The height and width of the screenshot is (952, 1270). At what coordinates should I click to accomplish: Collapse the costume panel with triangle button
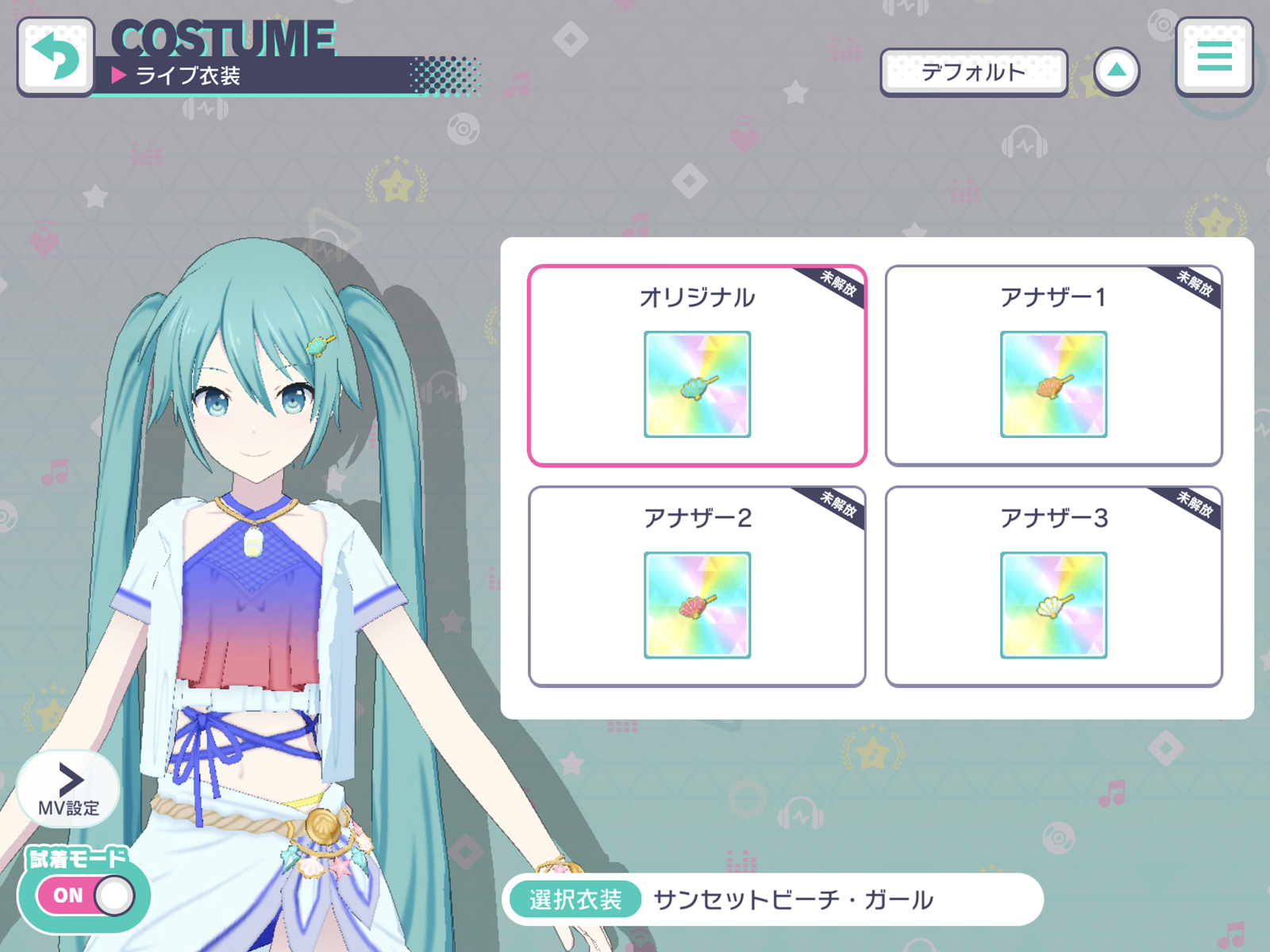pos(1118,70)
